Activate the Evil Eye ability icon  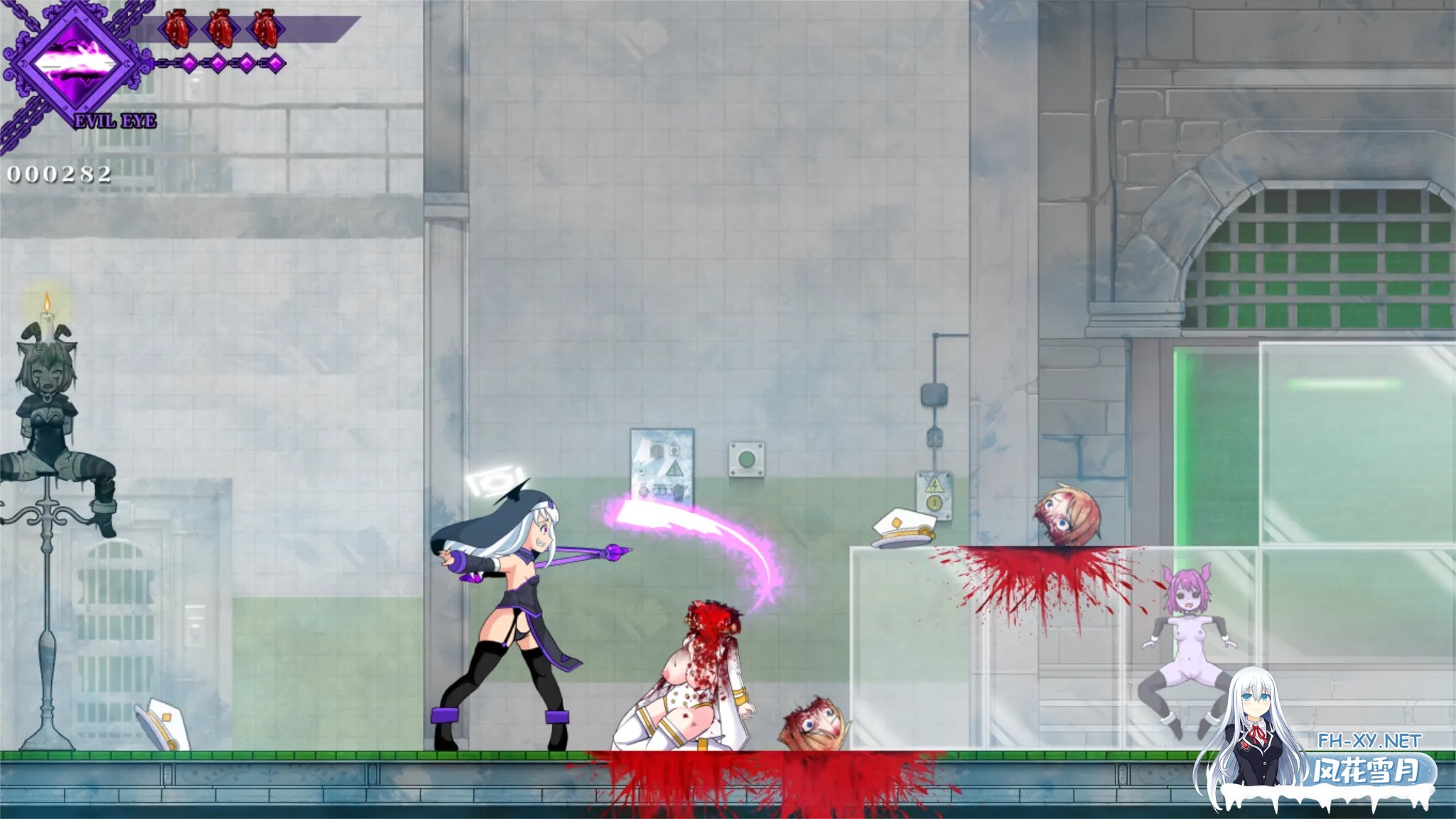(x=75, y=65)
